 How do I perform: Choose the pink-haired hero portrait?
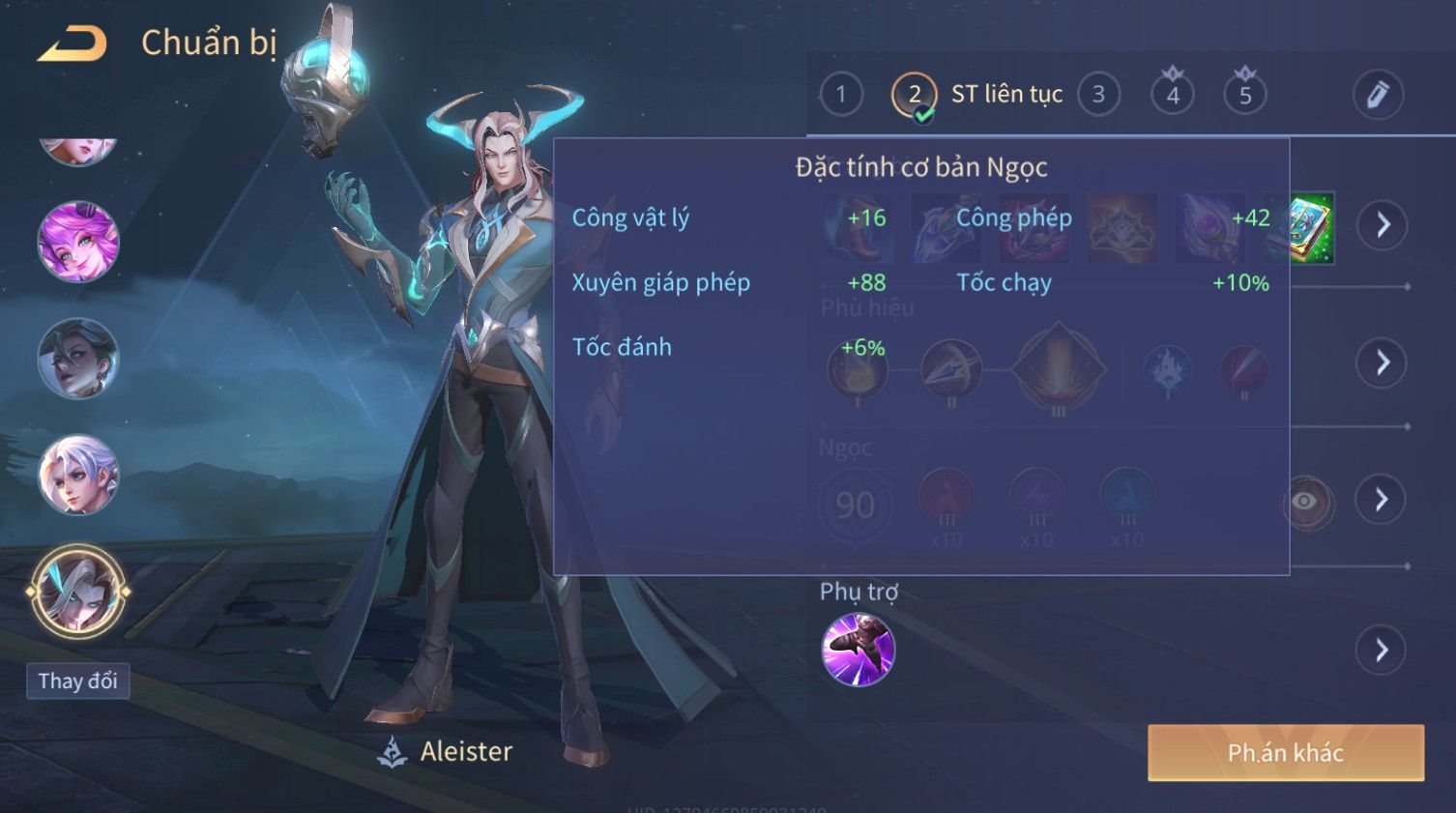pyautogui.click(x=78, y=242)
